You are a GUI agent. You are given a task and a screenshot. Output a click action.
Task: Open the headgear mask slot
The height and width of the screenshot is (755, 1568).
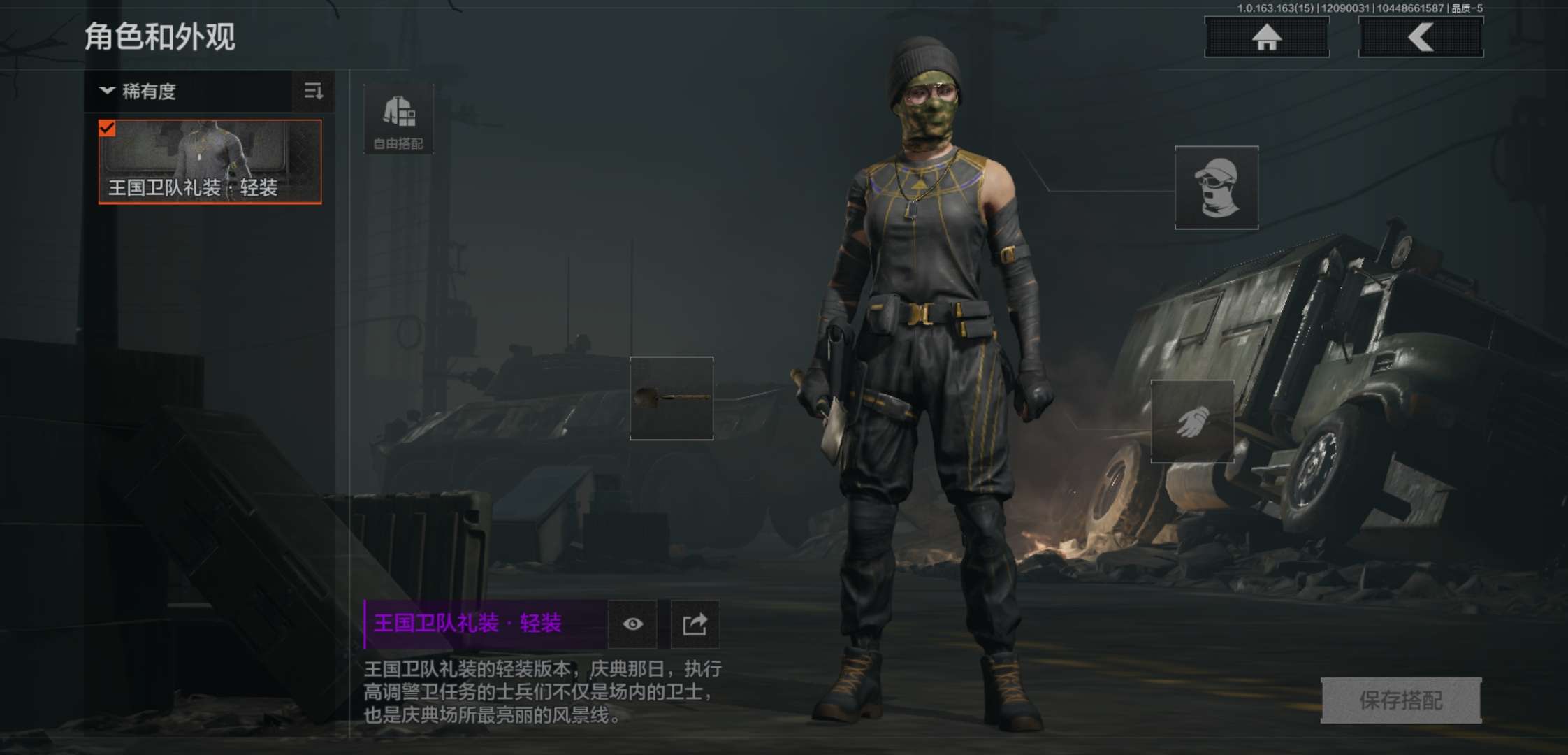click(1217, 187)
